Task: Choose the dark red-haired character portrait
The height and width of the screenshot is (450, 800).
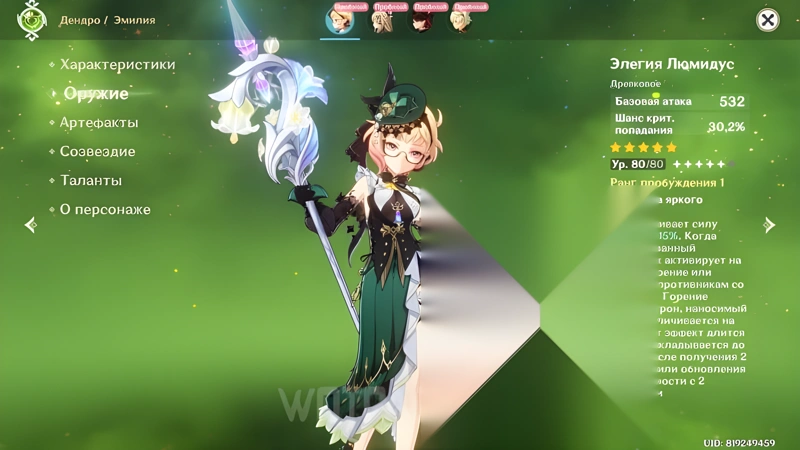Action: click(421, 21)
